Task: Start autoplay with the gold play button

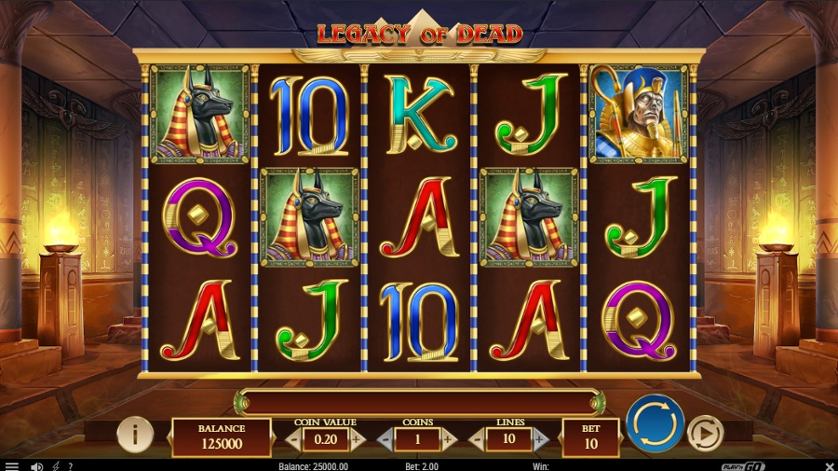Action: click(x=706, y=434)
